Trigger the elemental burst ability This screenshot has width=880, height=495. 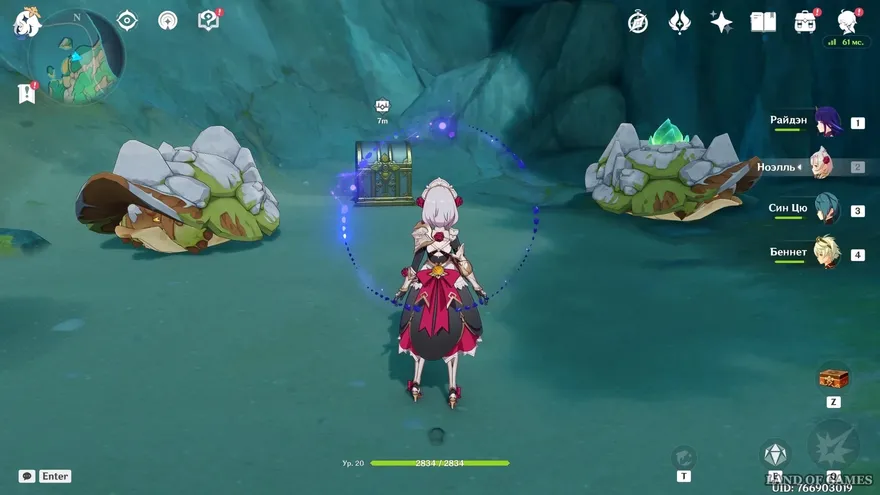(833, 445)
